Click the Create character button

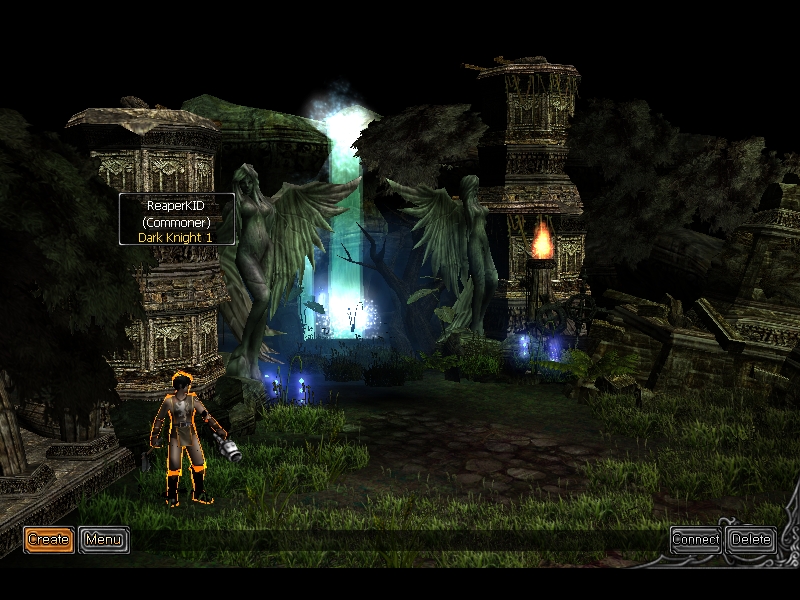click(48, 540)
